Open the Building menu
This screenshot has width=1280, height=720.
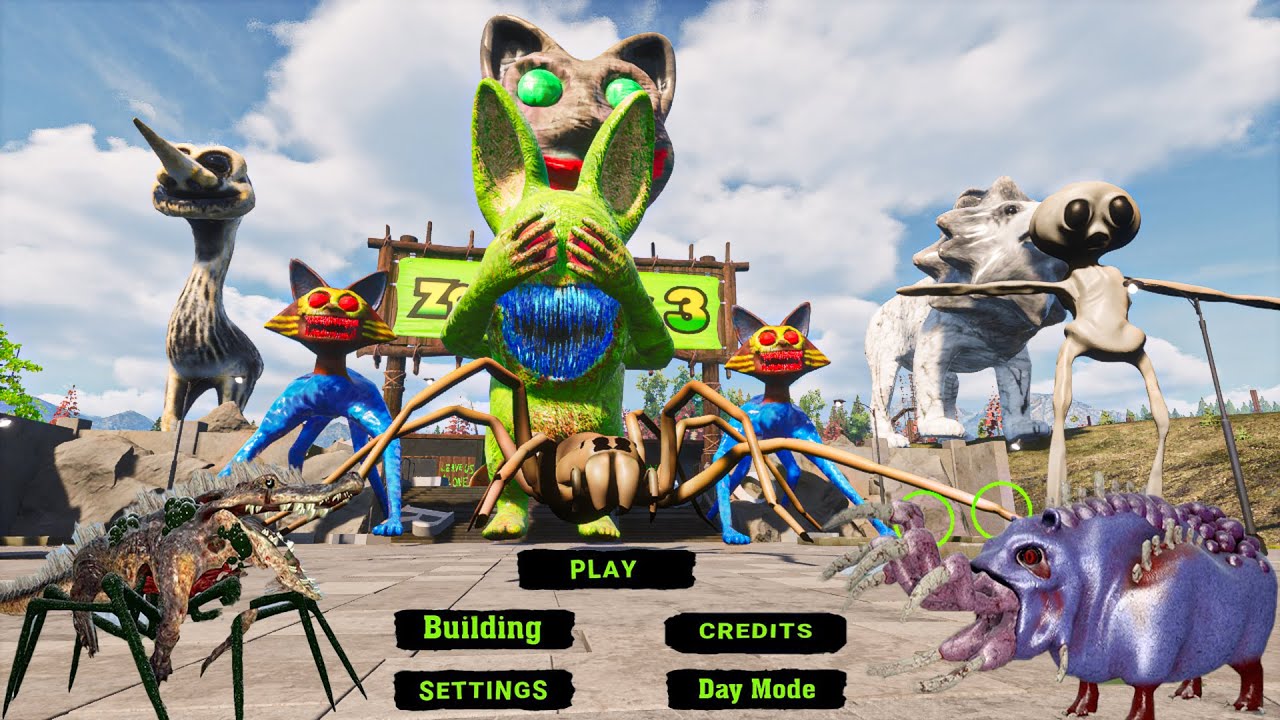(483, 629)
